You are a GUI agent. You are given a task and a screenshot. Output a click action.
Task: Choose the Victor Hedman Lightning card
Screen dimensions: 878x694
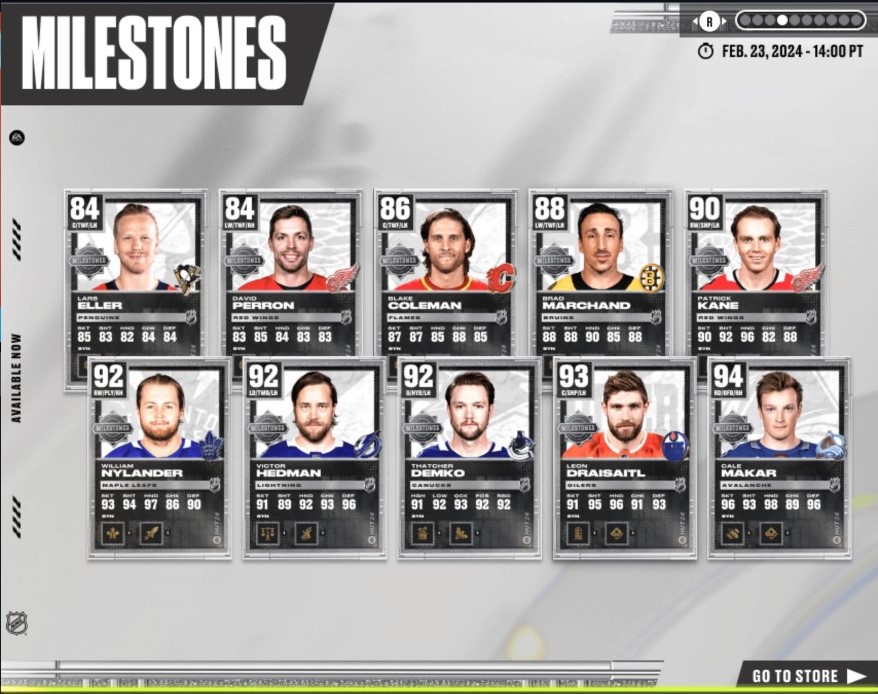(x=313, y=455)
